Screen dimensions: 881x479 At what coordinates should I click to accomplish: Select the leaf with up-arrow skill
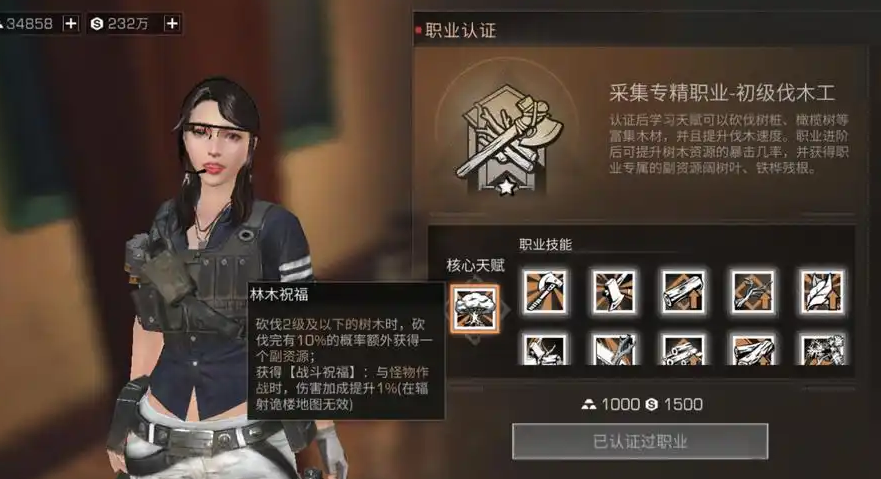821,291
